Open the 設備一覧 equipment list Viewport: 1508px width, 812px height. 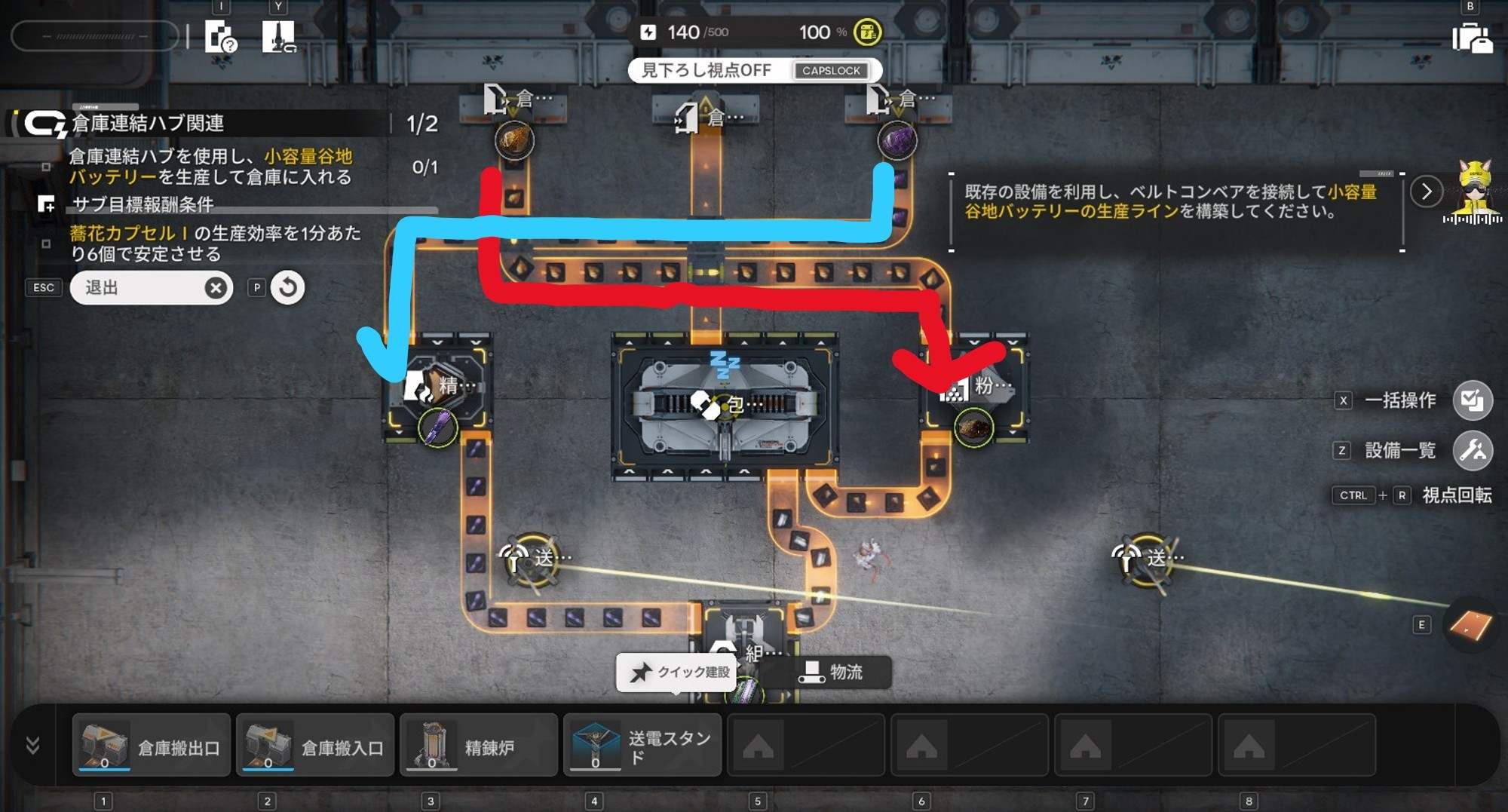pyautogui.click(x=1472, y=451)
